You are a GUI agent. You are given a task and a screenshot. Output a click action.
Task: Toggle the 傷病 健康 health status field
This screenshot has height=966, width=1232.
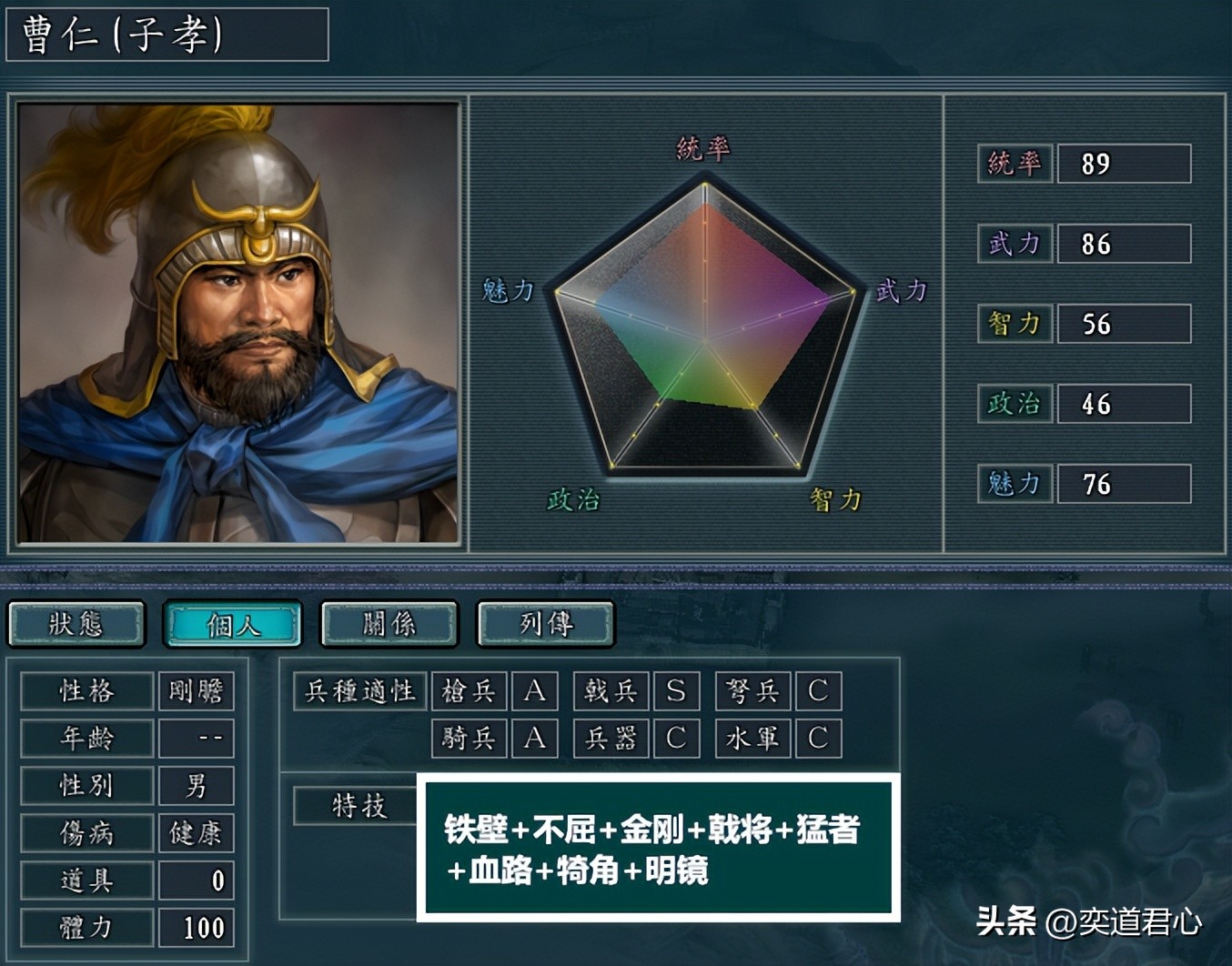click(x=196, y=832)
